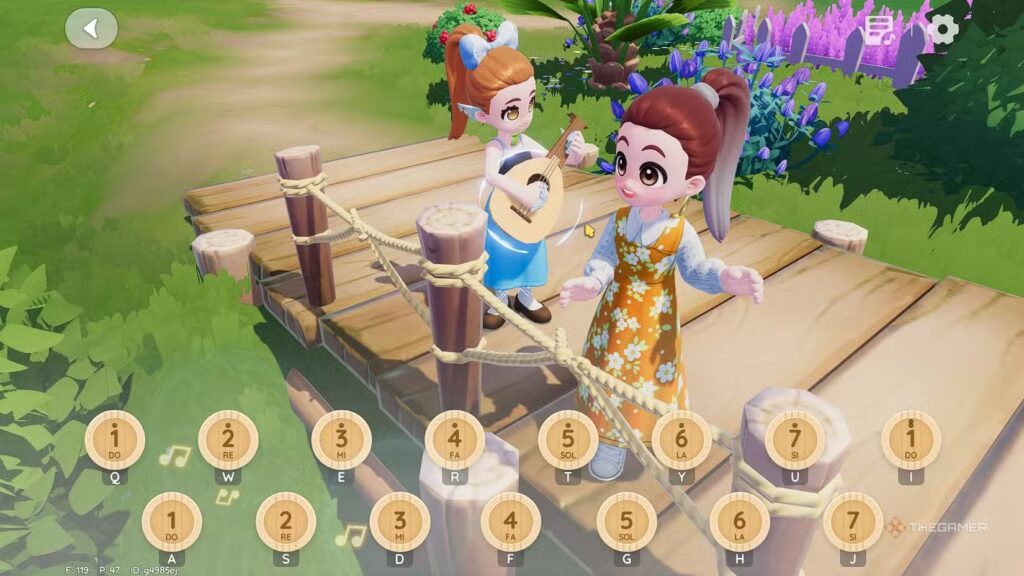Image resolution: width=1024 pixels, height=576 pixels.
Task: Play the FA note labeled R
Action: tap(455, 440)
